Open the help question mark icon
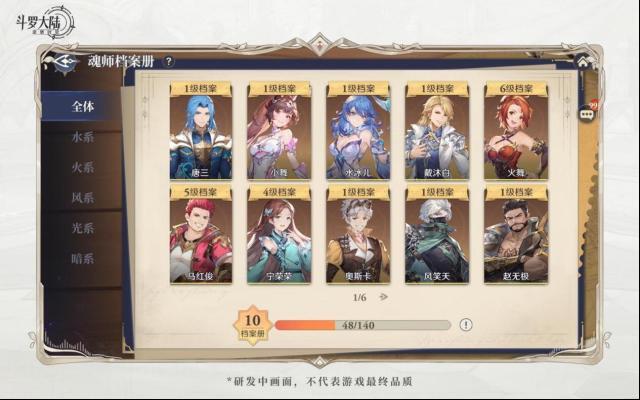This screenshot has width=640, height=400. tap(169, 62)
